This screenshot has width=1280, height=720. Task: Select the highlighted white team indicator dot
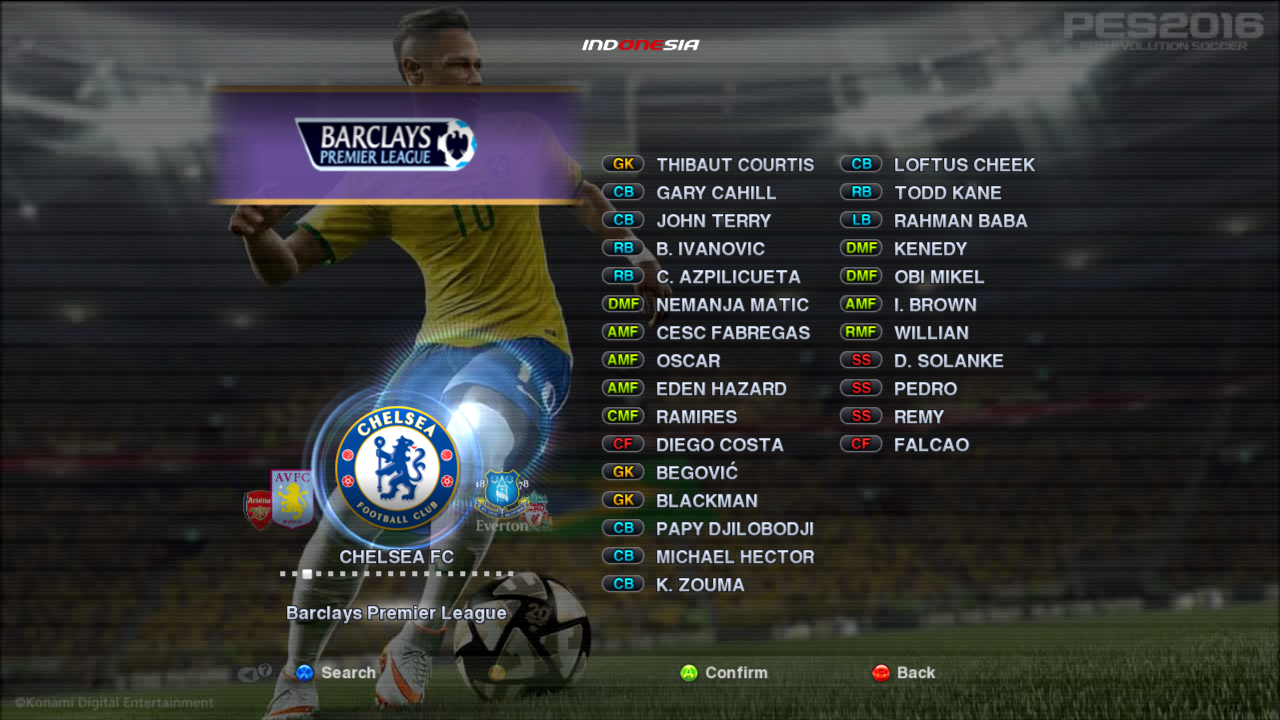307,574
